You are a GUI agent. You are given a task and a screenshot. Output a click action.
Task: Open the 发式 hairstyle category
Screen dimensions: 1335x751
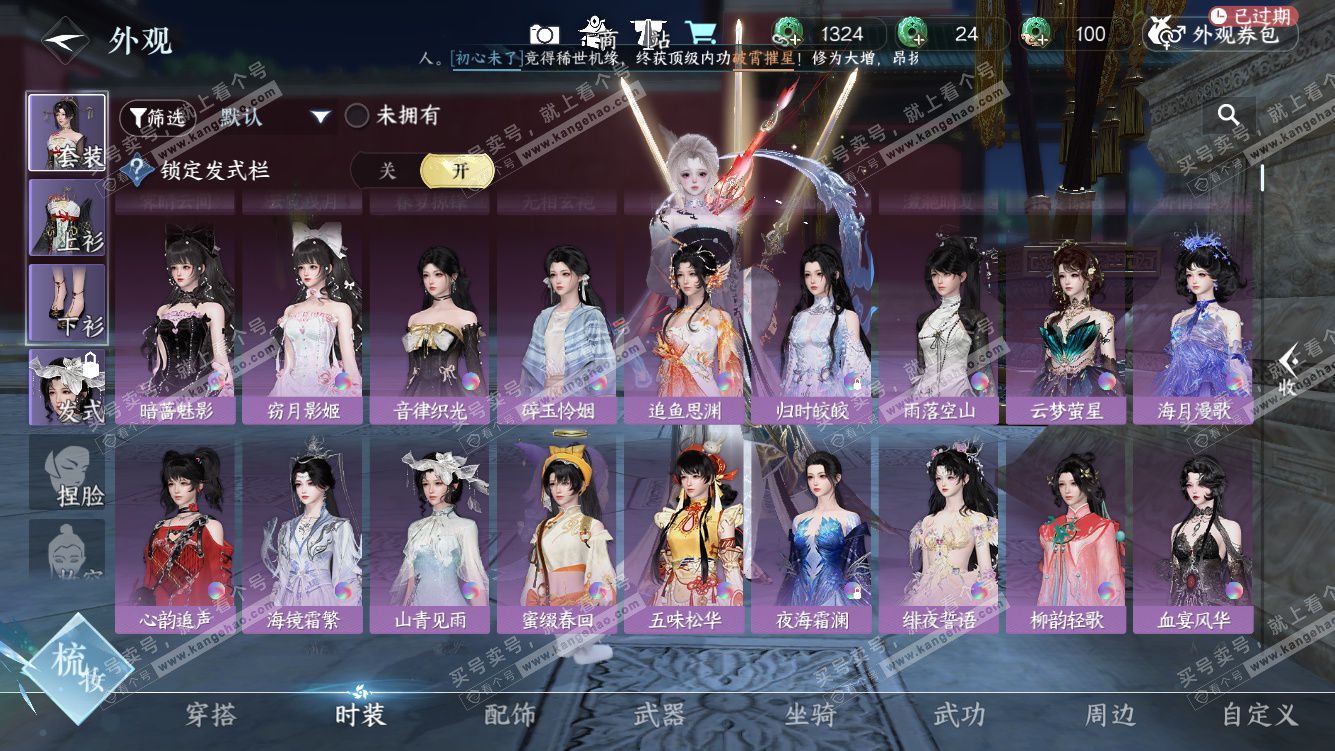pyautogui.click(x=67, y=388)
